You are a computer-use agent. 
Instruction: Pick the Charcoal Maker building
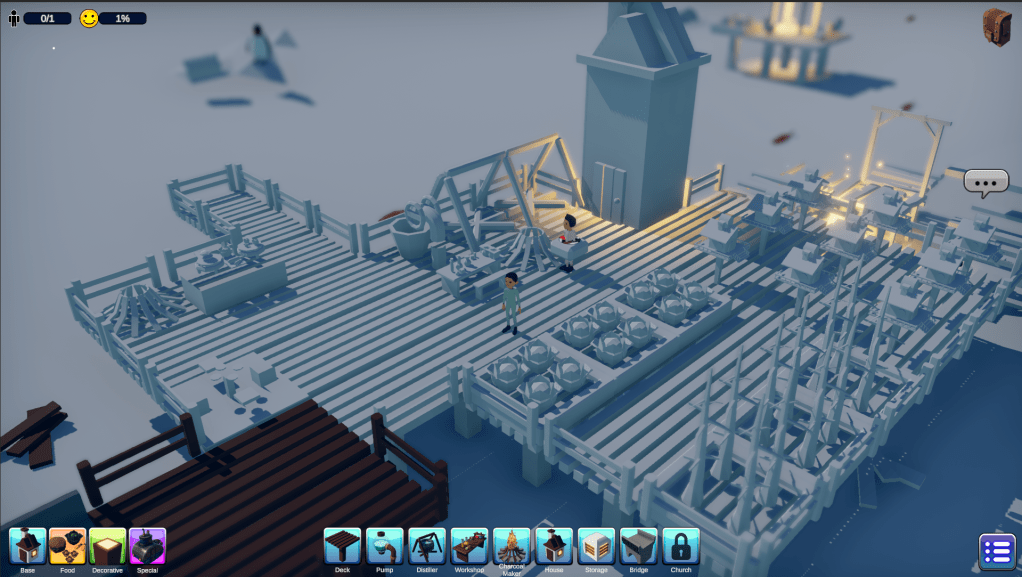pyautogui.click(x=512, y=546)
